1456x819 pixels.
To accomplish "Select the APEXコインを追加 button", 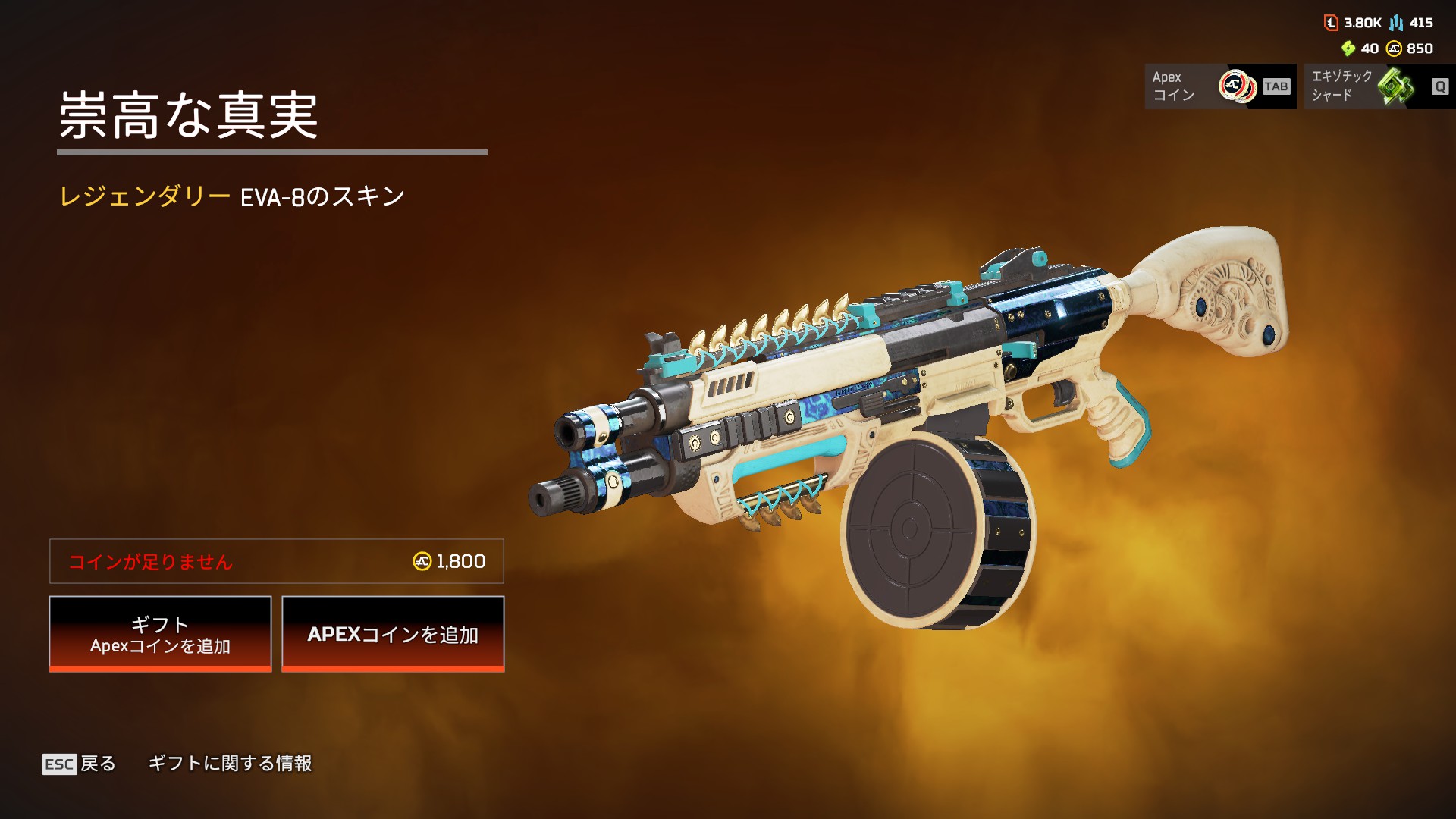I will tap(393, 634).
